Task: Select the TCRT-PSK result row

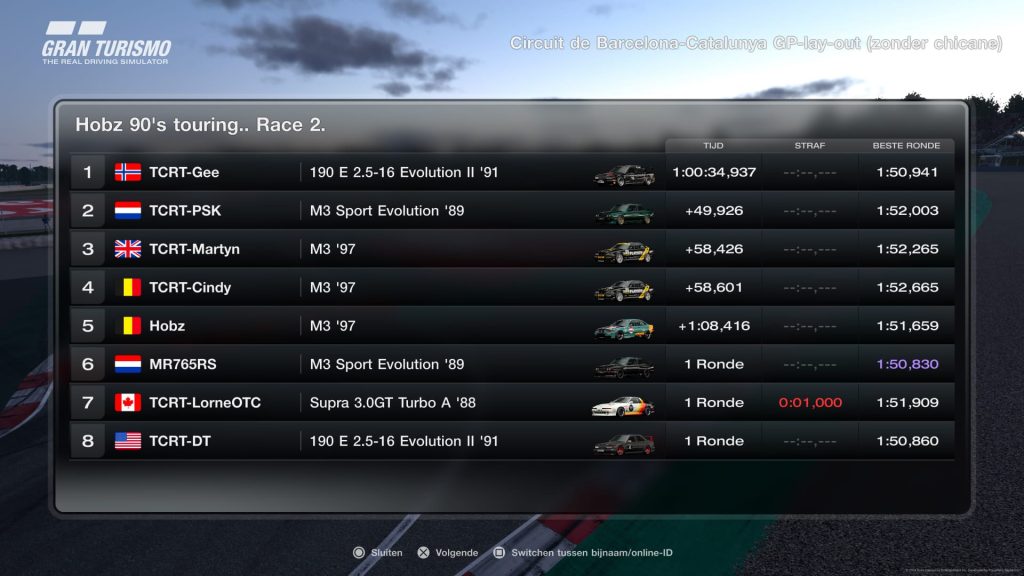Action: pos(510,211)
